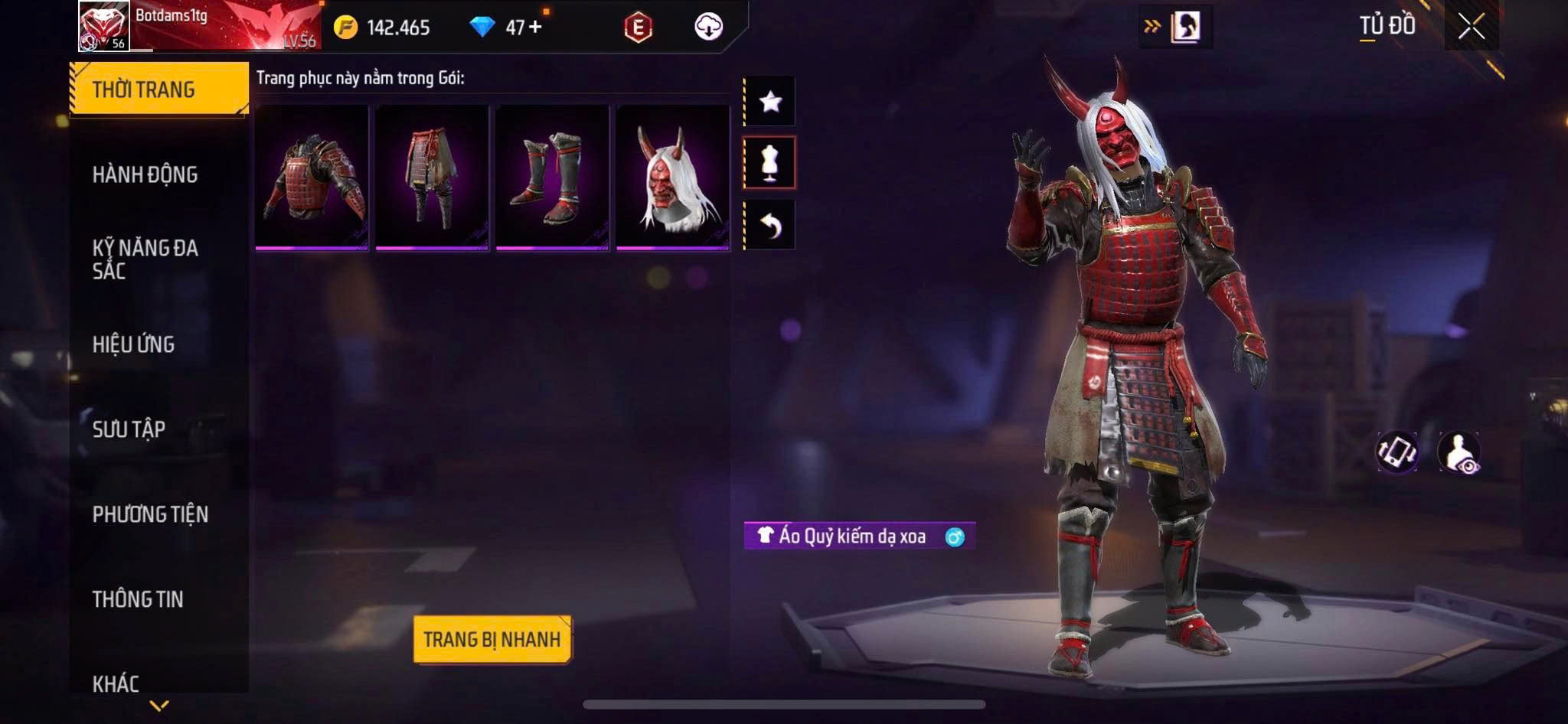Show the HIỆU ỨNG section

(x=134, y=344)
